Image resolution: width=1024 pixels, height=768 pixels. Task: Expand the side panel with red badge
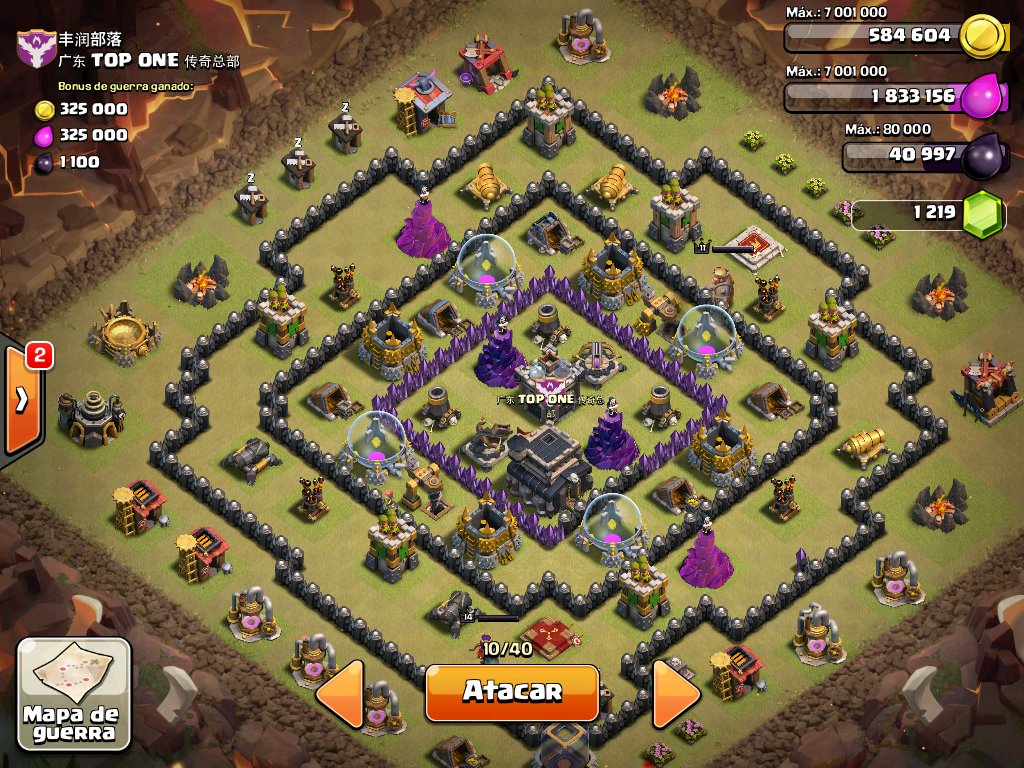pos(22,399)
